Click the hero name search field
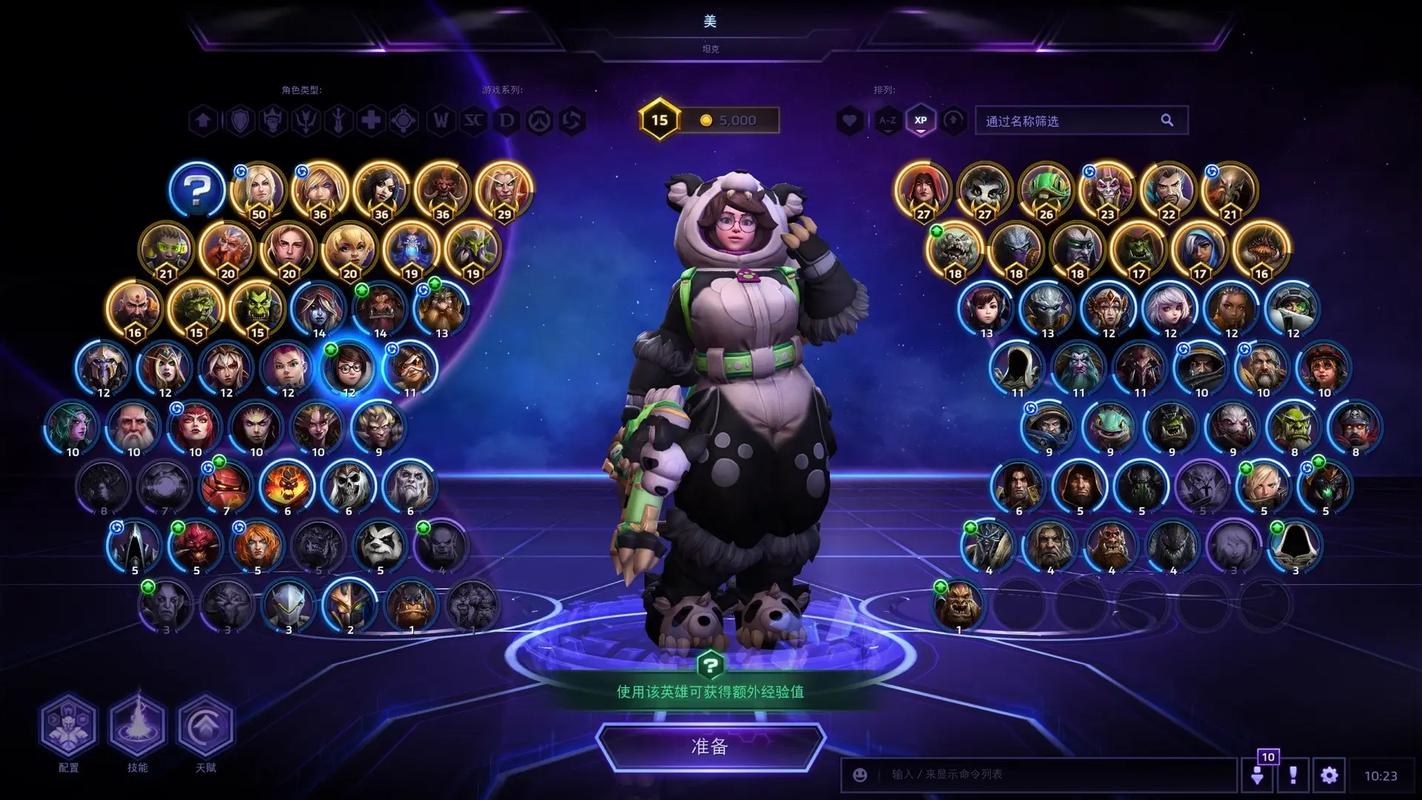1422x800 pixels. point(1070,121)
